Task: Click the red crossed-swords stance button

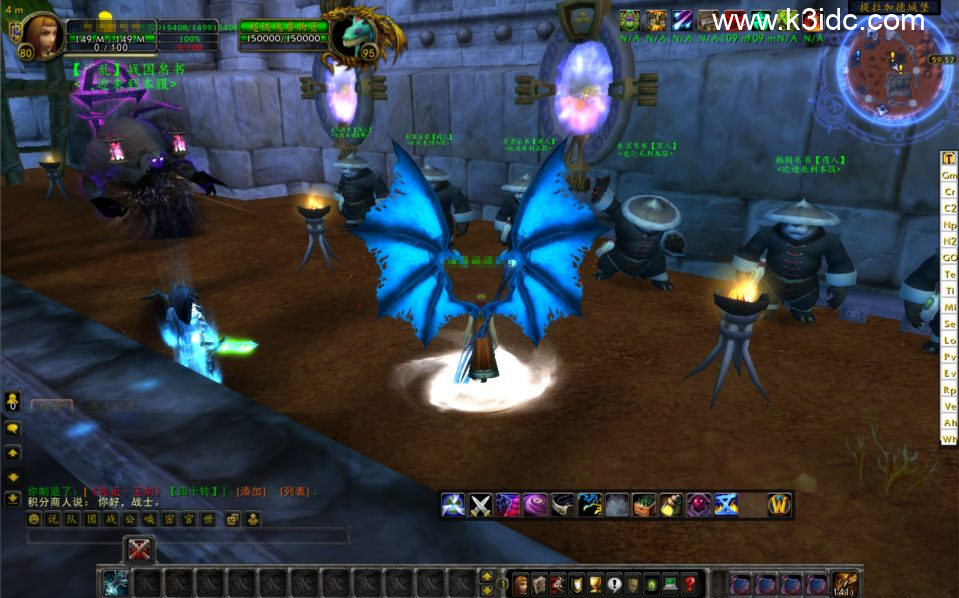Action: 139,549
